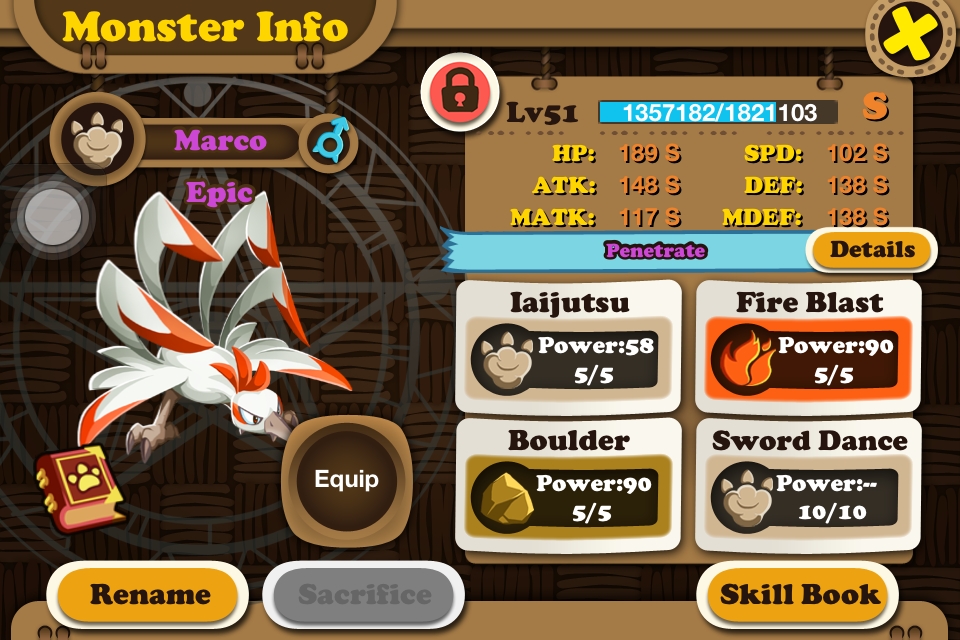
Task: Open the Equip menu
Action: coord(346,480)
